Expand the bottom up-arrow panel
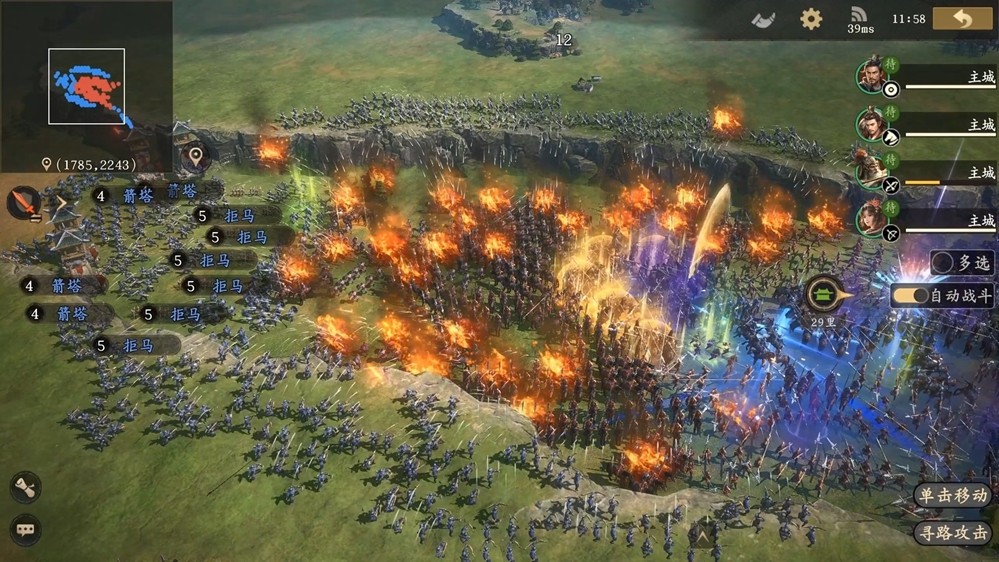The height and width of the screenshot is (562, 999). coord(703,537)
